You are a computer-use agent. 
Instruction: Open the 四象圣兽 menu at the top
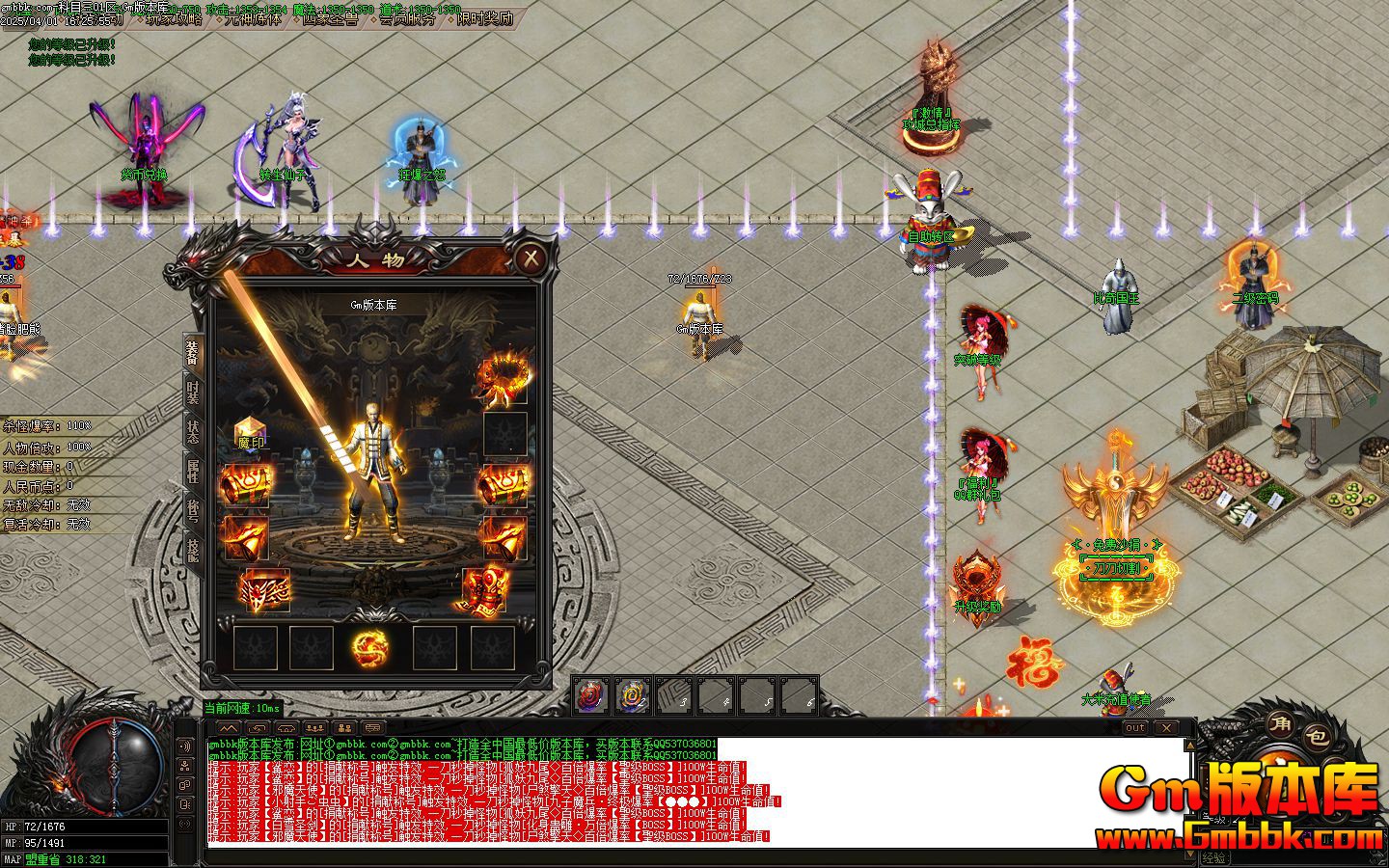(x=333, y=18)
